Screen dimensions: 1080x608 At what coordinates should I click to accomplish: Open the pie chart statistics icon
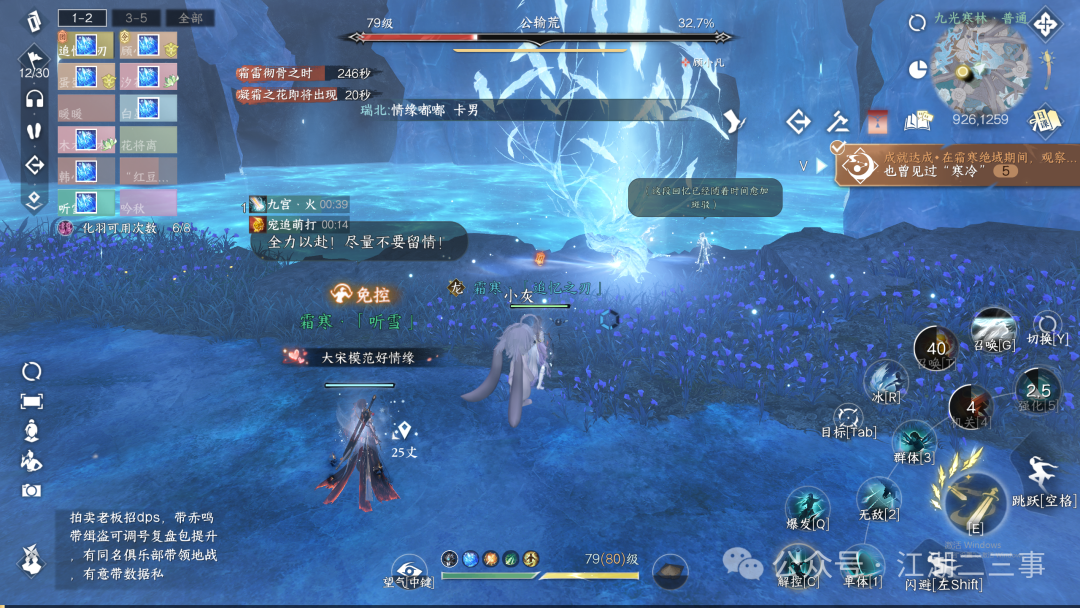(918, 69)
